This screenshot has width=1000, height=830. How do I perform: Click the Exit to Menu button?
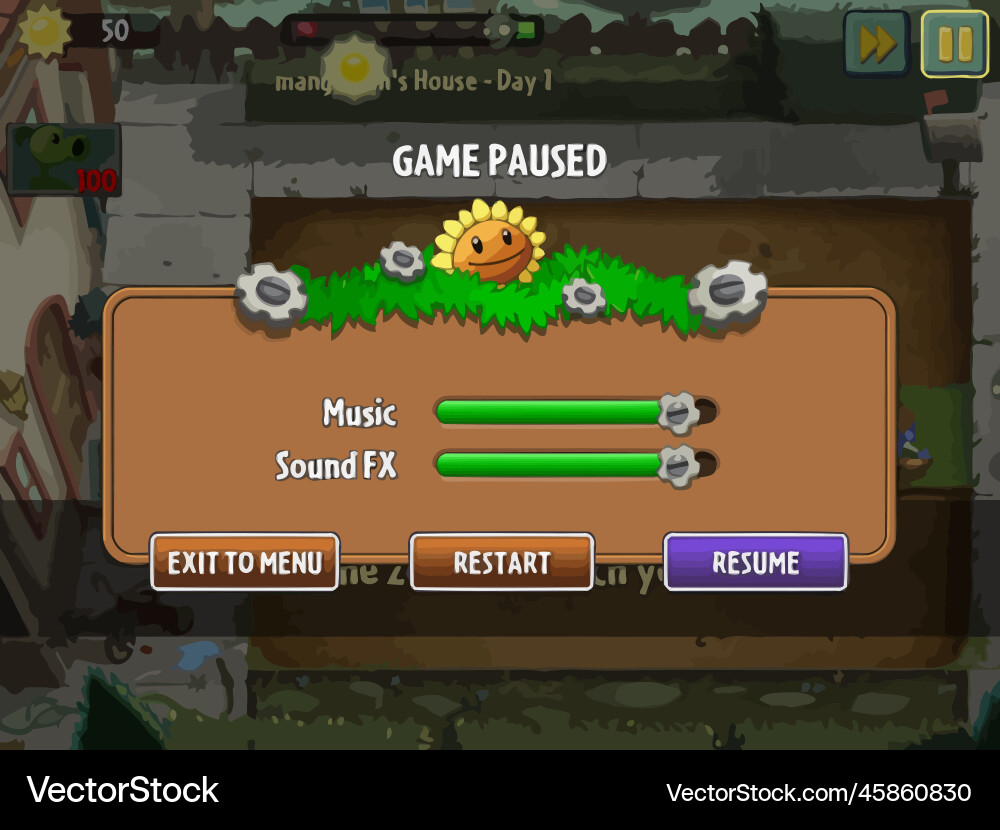click(245, 562)
